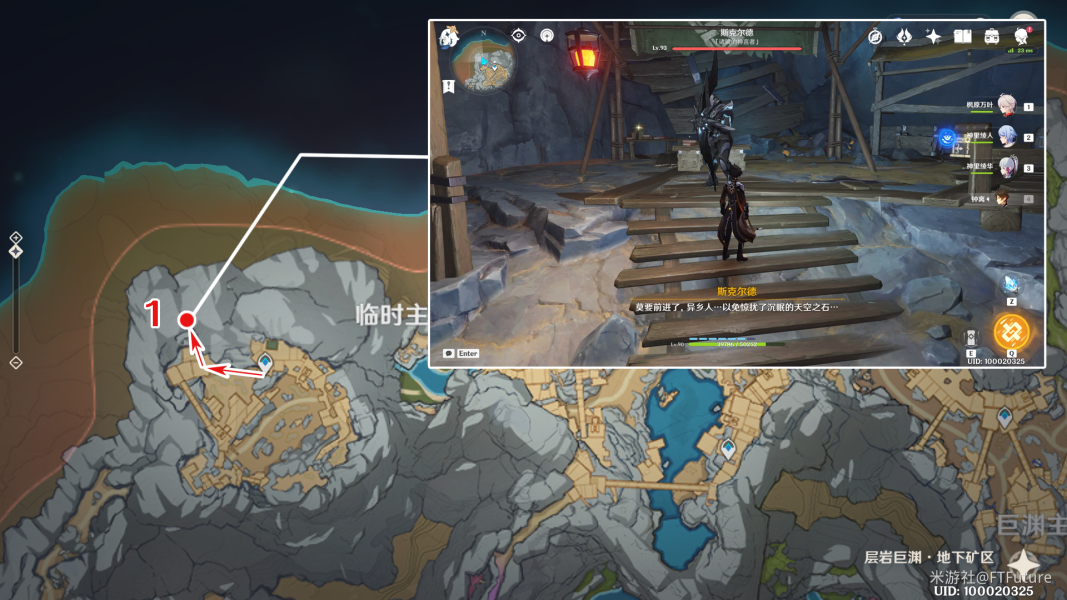The width and height of the screenshot is (1067, 600).
Task: Select the teleport waypoint where the red arrows start
Action: pyautogui.click(x=266, y=361)
